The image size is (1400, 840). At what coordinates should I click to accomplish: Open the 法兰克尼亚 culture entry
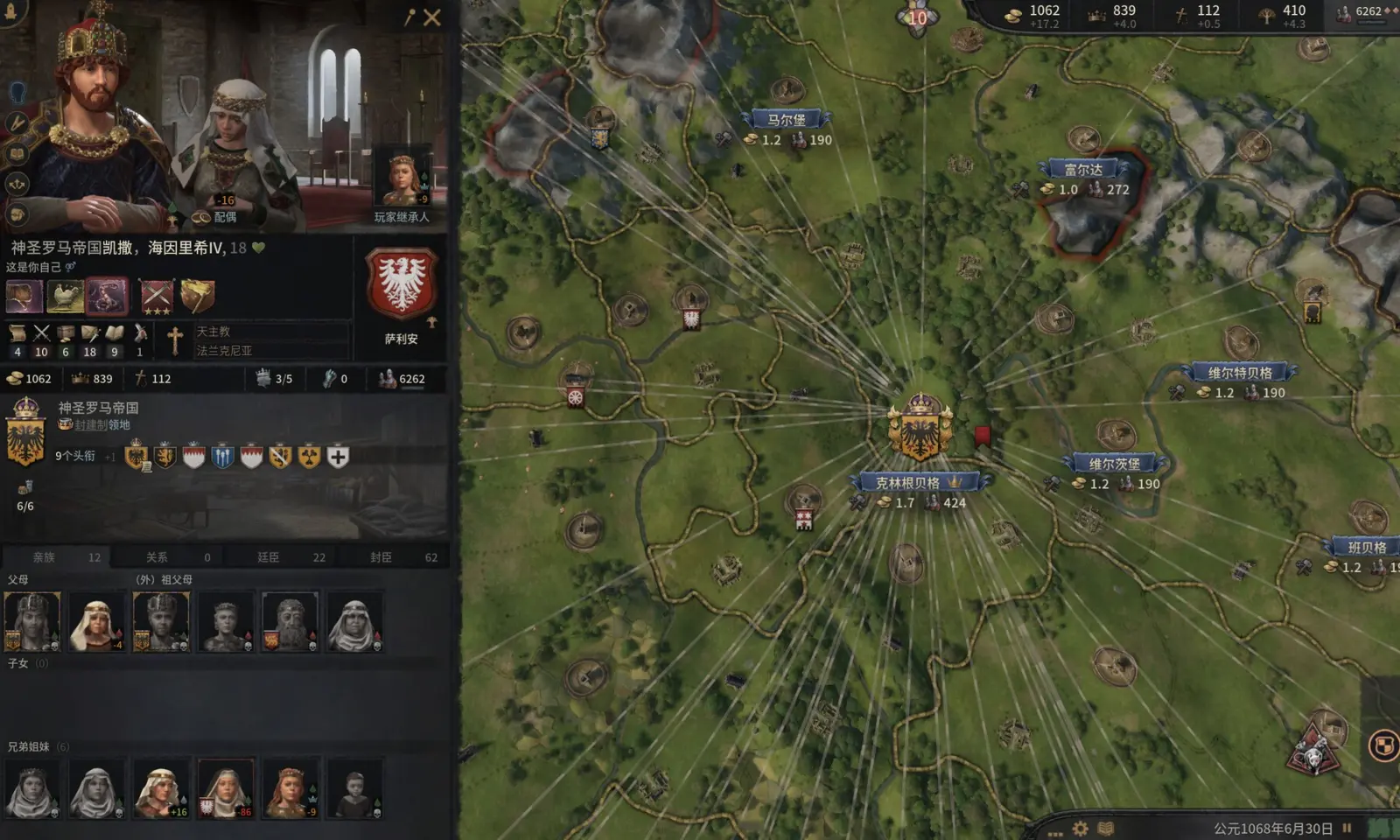[224, 351]
